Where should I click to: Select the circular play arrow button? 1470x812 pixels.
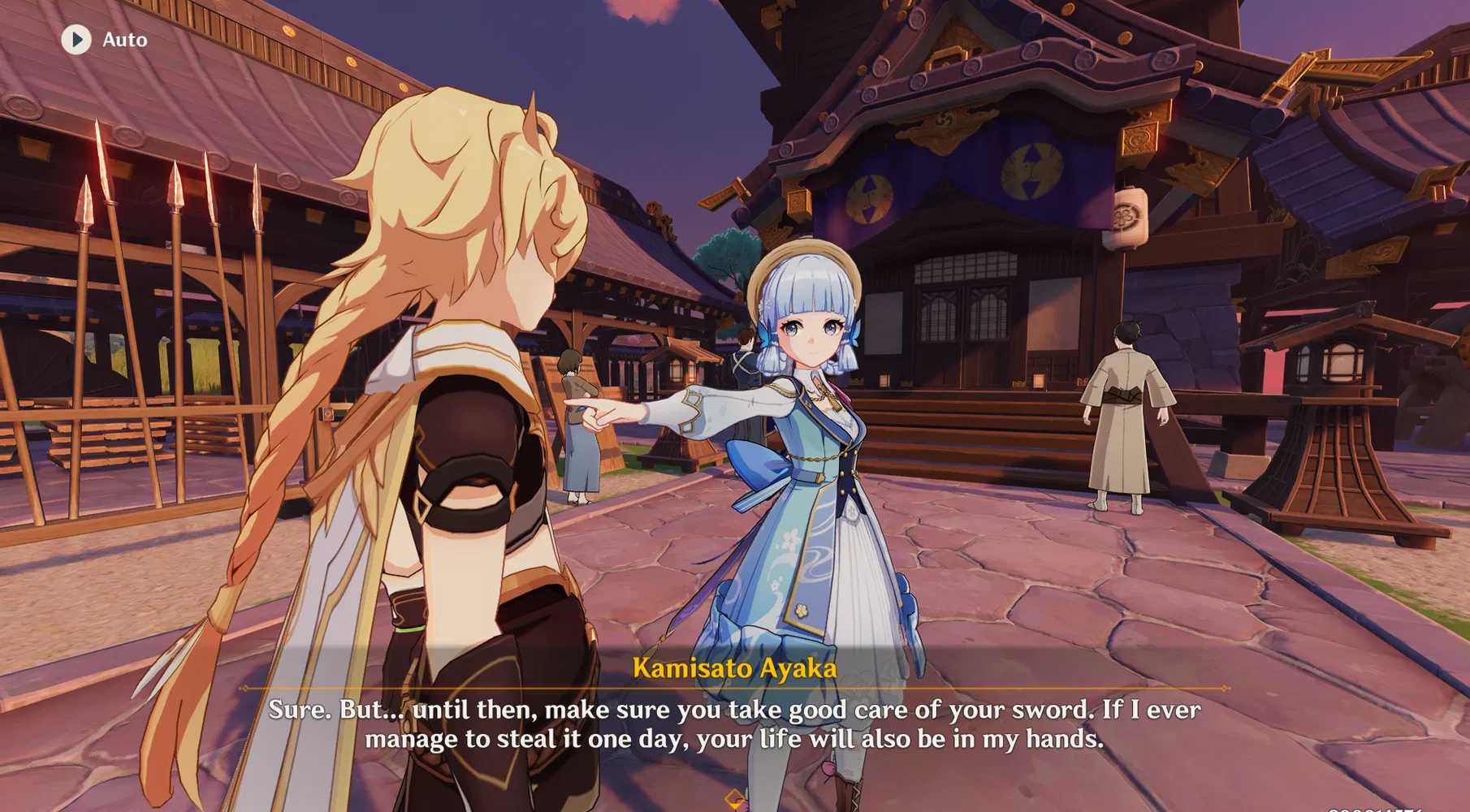[x=79, y=39]
